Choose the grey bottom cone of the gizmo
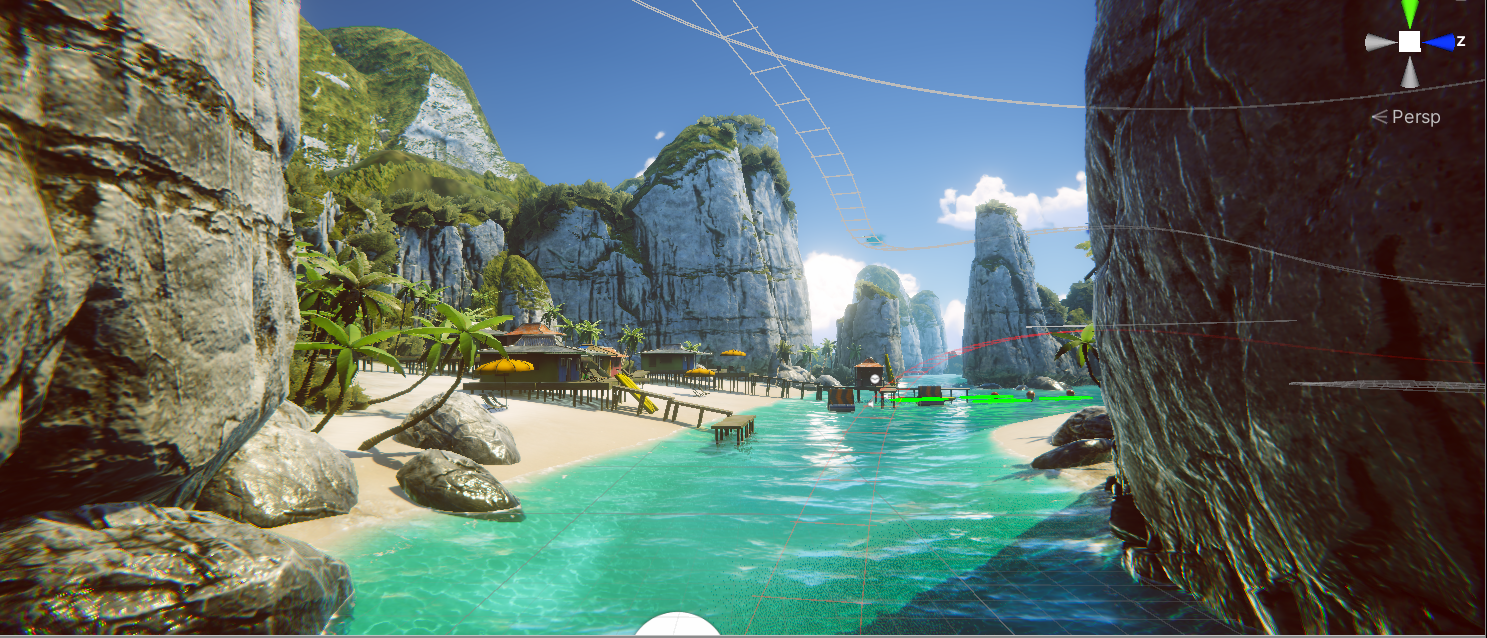The image size is (1487, 638). click(x=1409, y=71)
